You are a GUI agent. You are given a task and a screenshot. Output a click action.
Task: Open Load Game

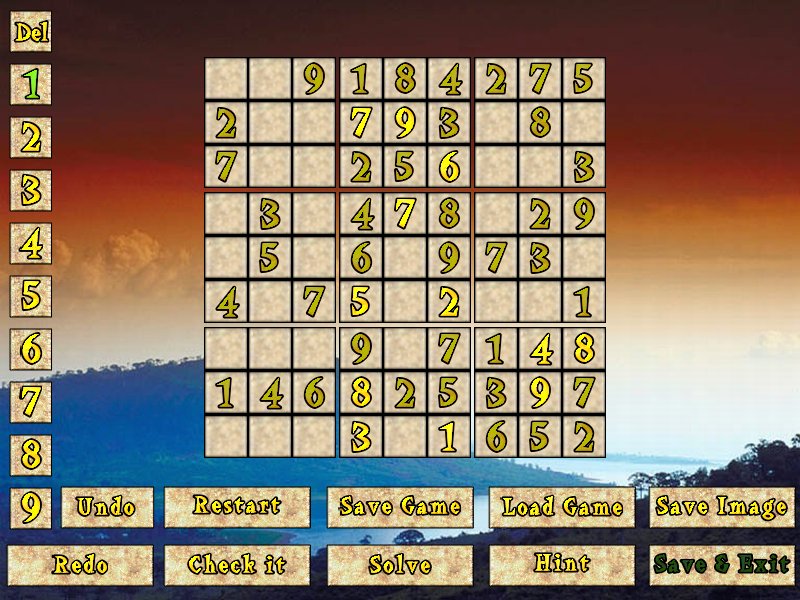(562, 508)
